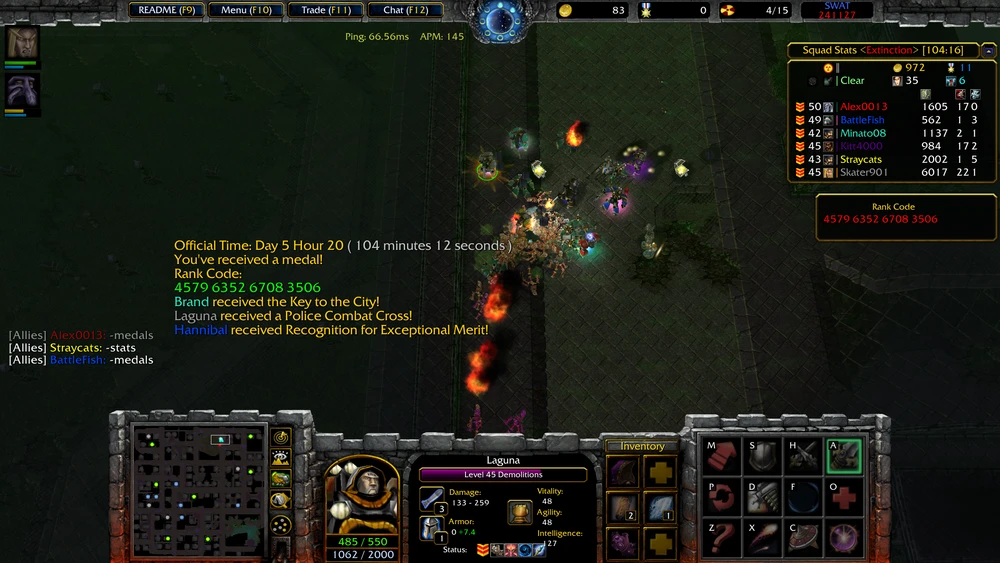Open the README (F9) panel
1000x563 pixels.
pyautogui.click(x=167, y=10)
